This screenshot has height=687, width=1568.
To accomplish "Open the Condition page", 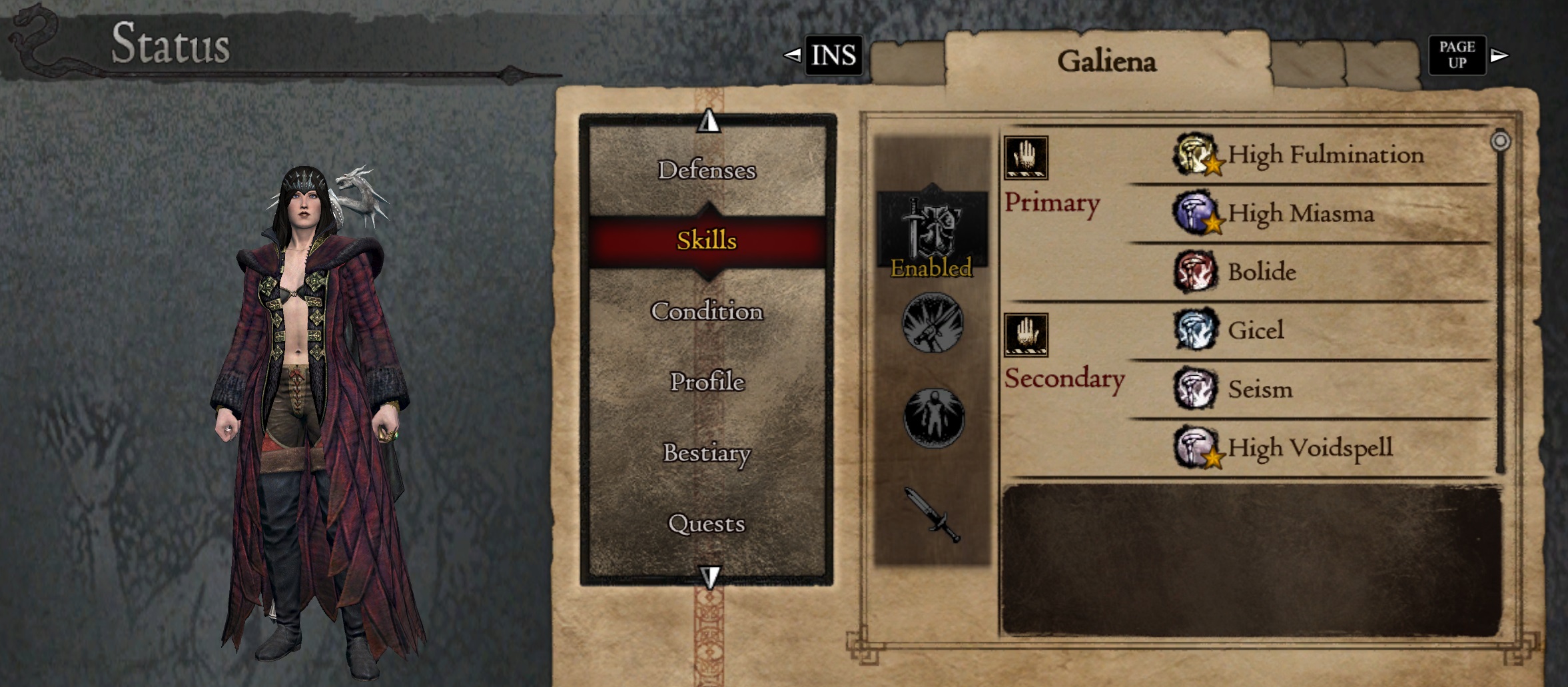I will (x=707, y=311).
